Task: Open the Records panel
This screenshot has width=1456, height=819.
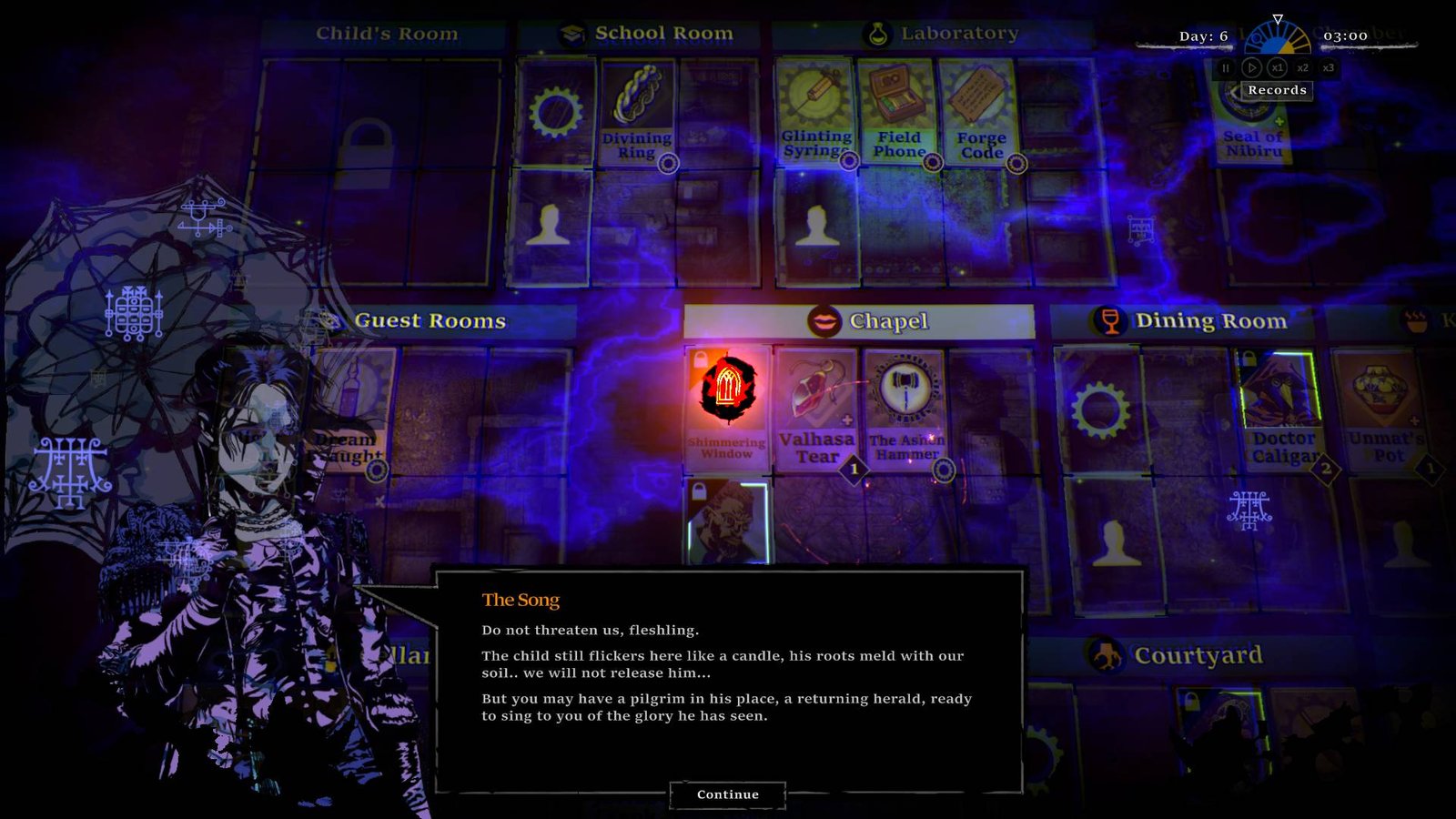Action: [1278, 90]
